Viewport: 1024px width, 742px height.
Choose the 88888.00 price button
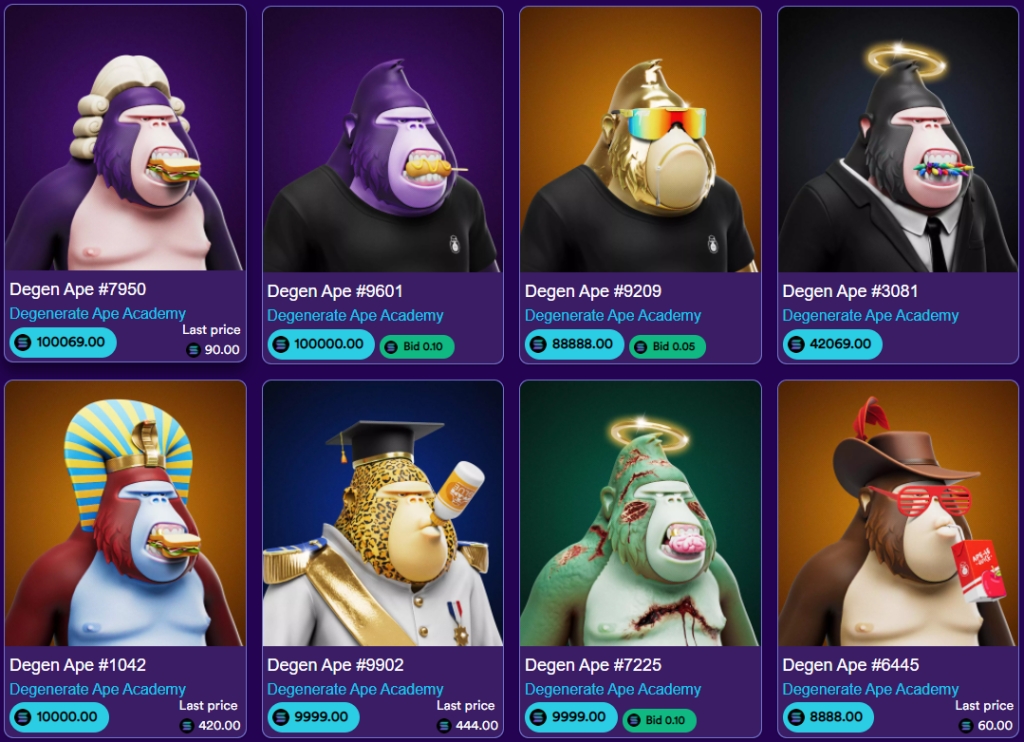pos(574,344)
